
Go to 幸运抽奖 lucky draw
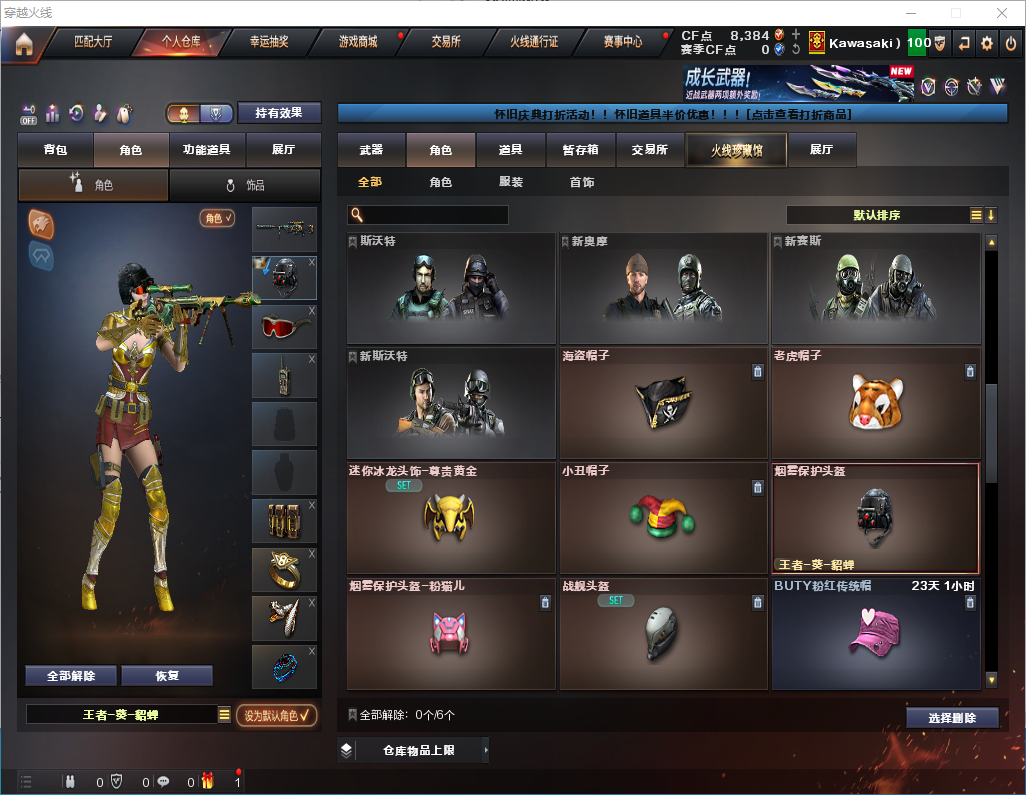click(x=268, y=42)
